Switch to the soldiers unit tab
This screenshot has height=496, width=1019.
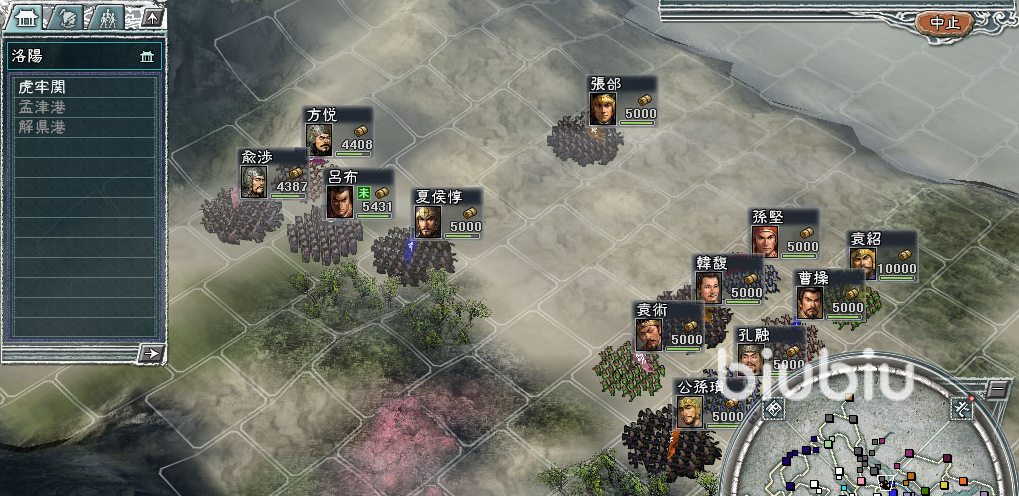(x=107, y=17)
